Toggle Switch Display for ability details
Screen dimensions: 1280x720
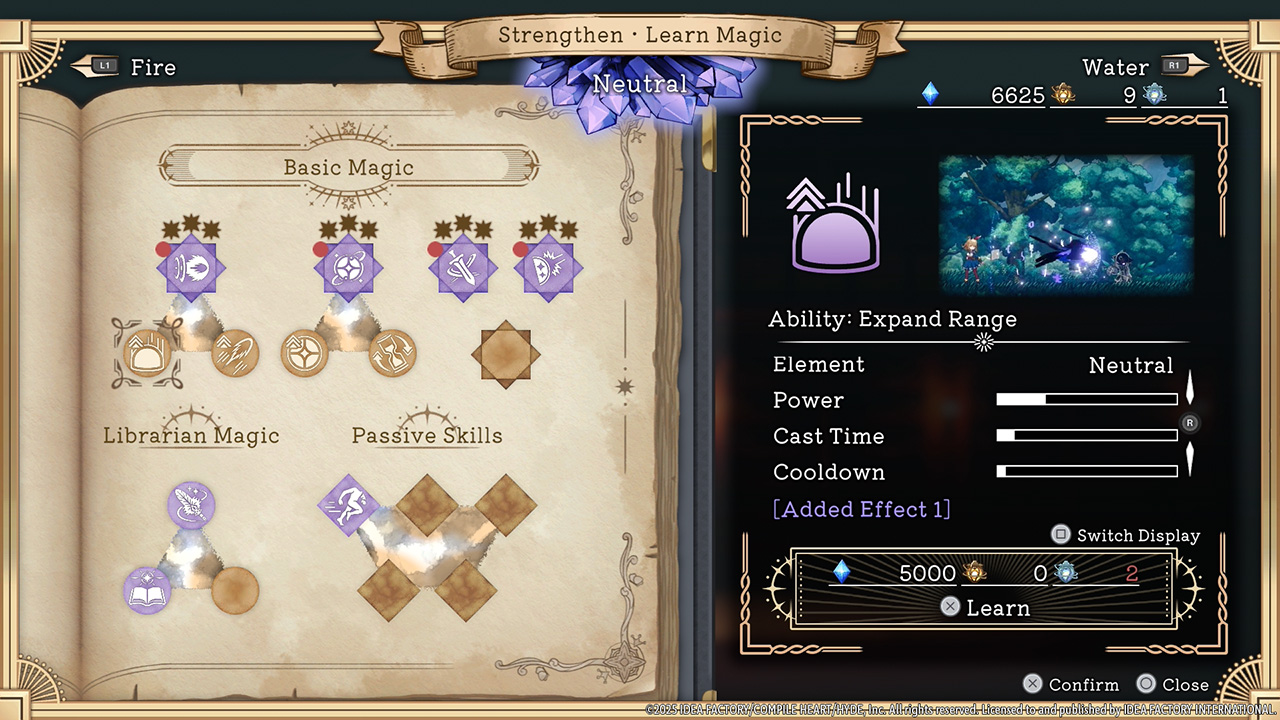tap(1126, 535)
